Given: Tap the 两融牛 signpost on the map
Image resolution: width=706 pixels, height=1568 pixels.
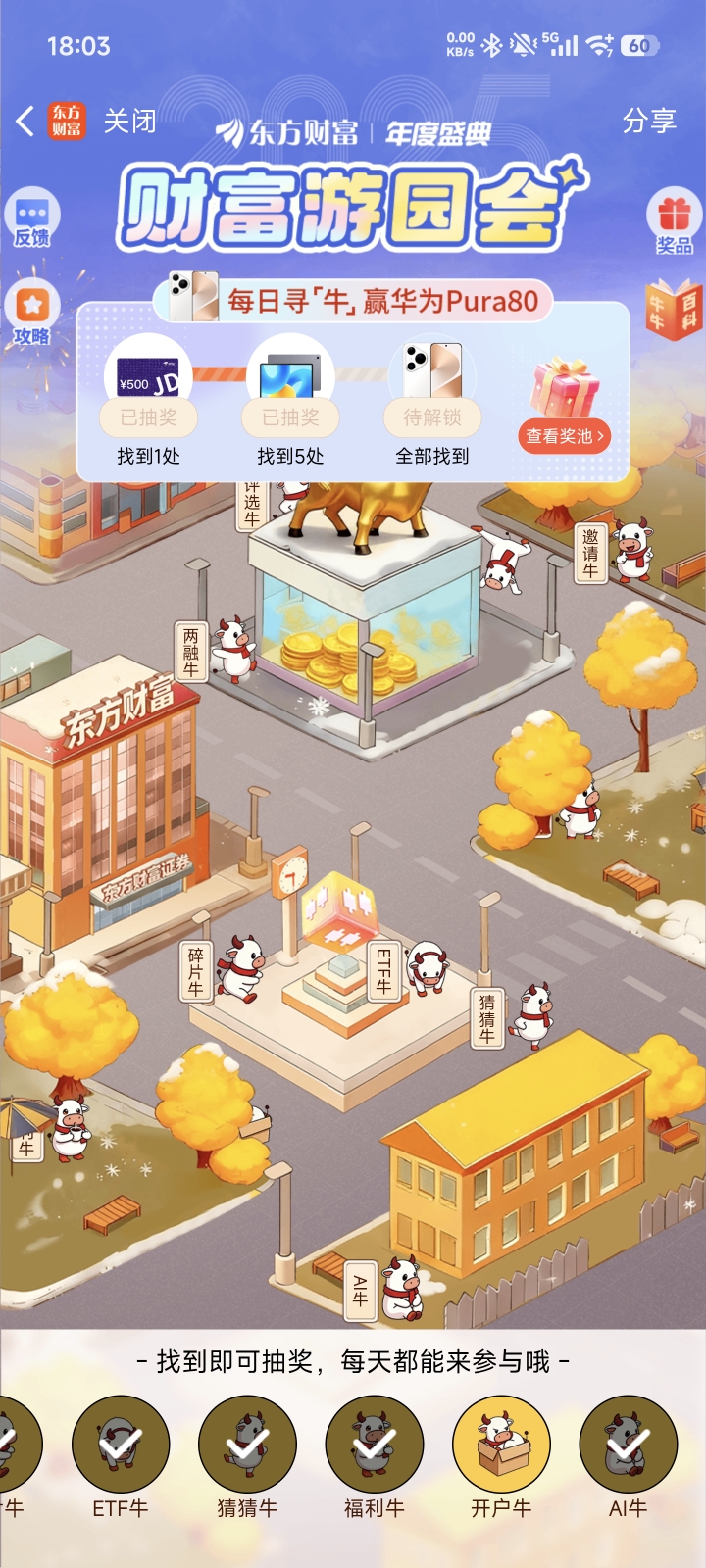Looking at the screenshot, I should point(190,652).
